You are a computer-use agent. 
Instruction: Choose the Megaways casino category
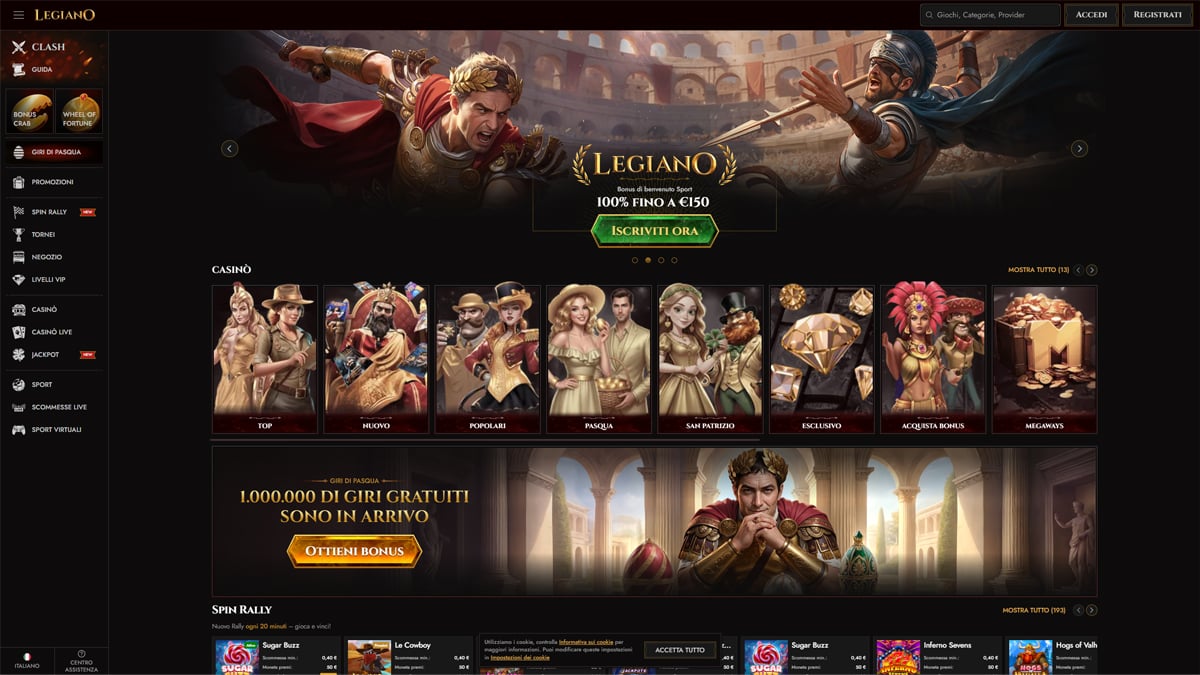(1044, 360)
